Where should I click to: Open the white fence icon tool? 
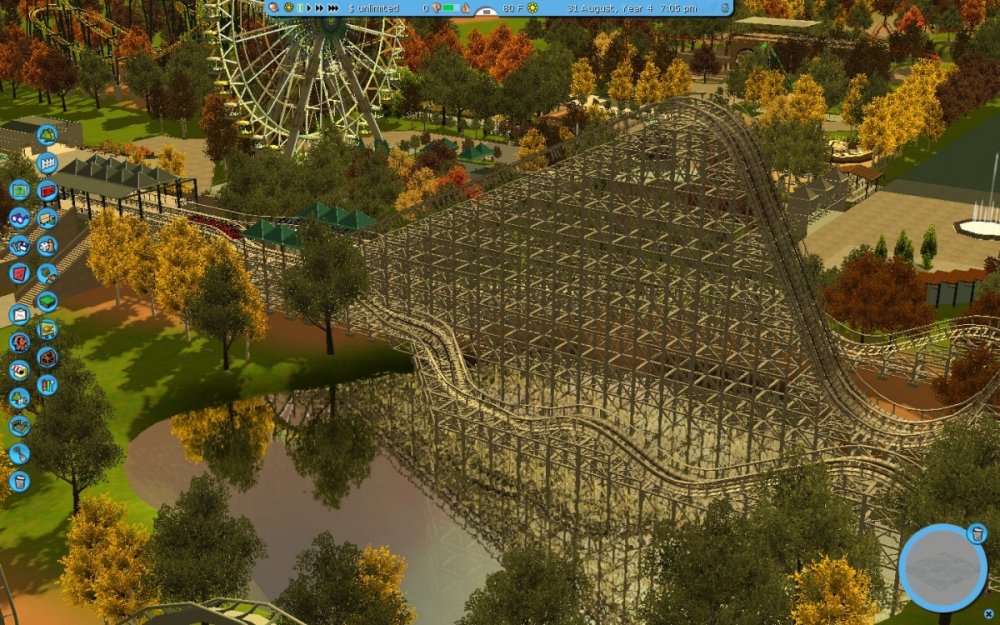47,163
